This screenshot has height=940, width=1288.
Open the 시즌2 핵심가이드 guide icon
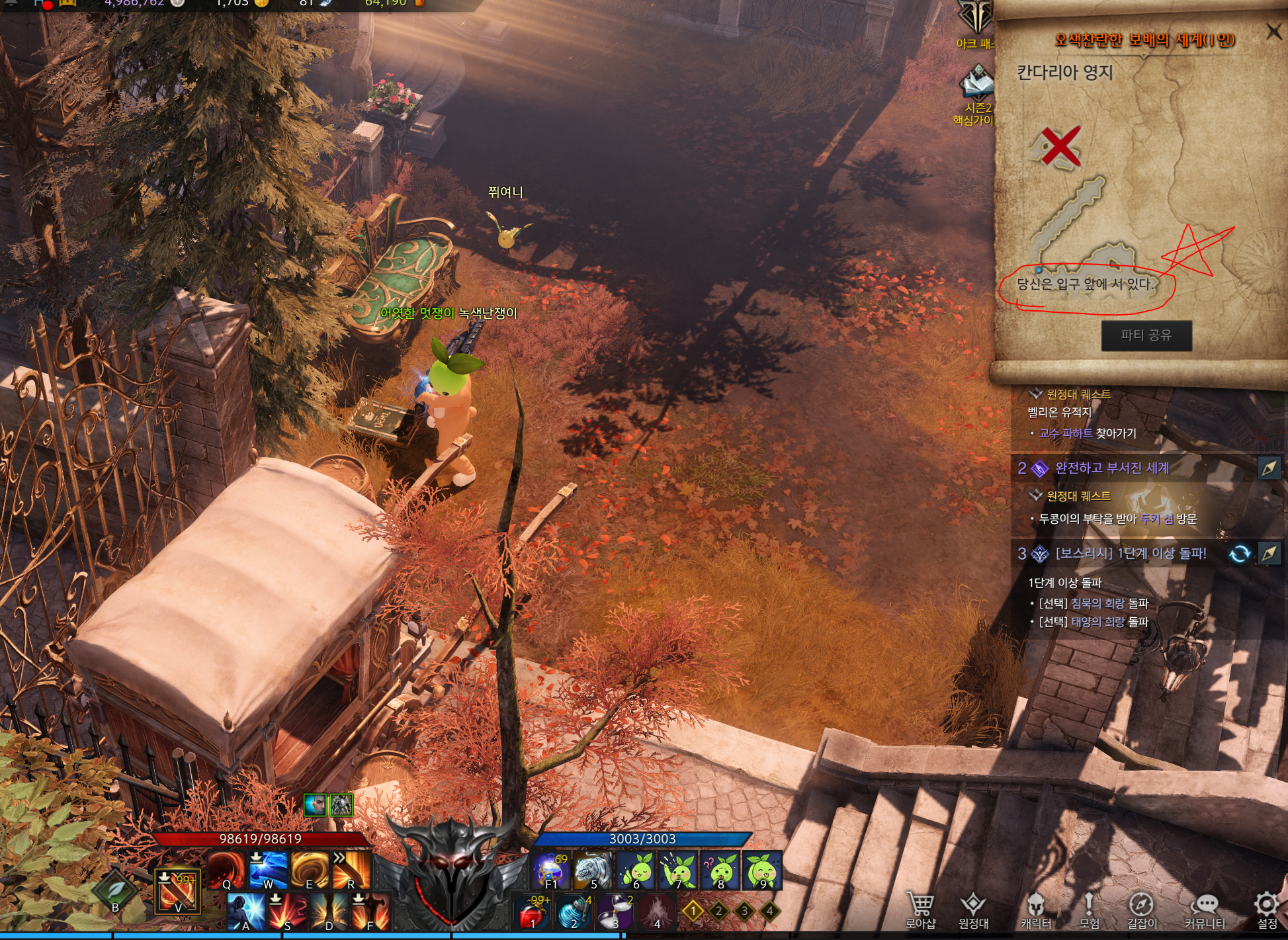pos(977,86)
